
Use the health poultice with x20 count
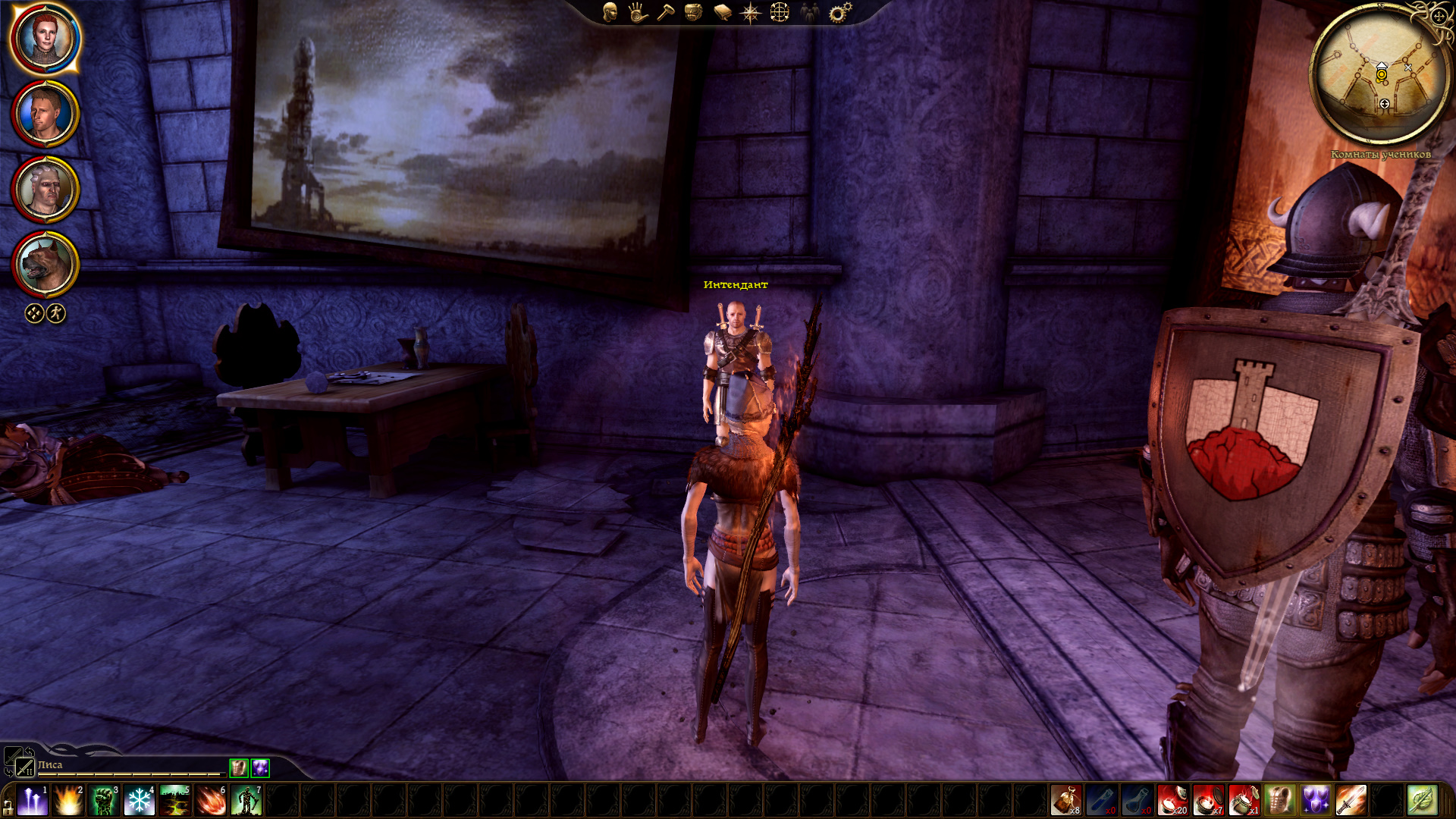[1172, 801]
